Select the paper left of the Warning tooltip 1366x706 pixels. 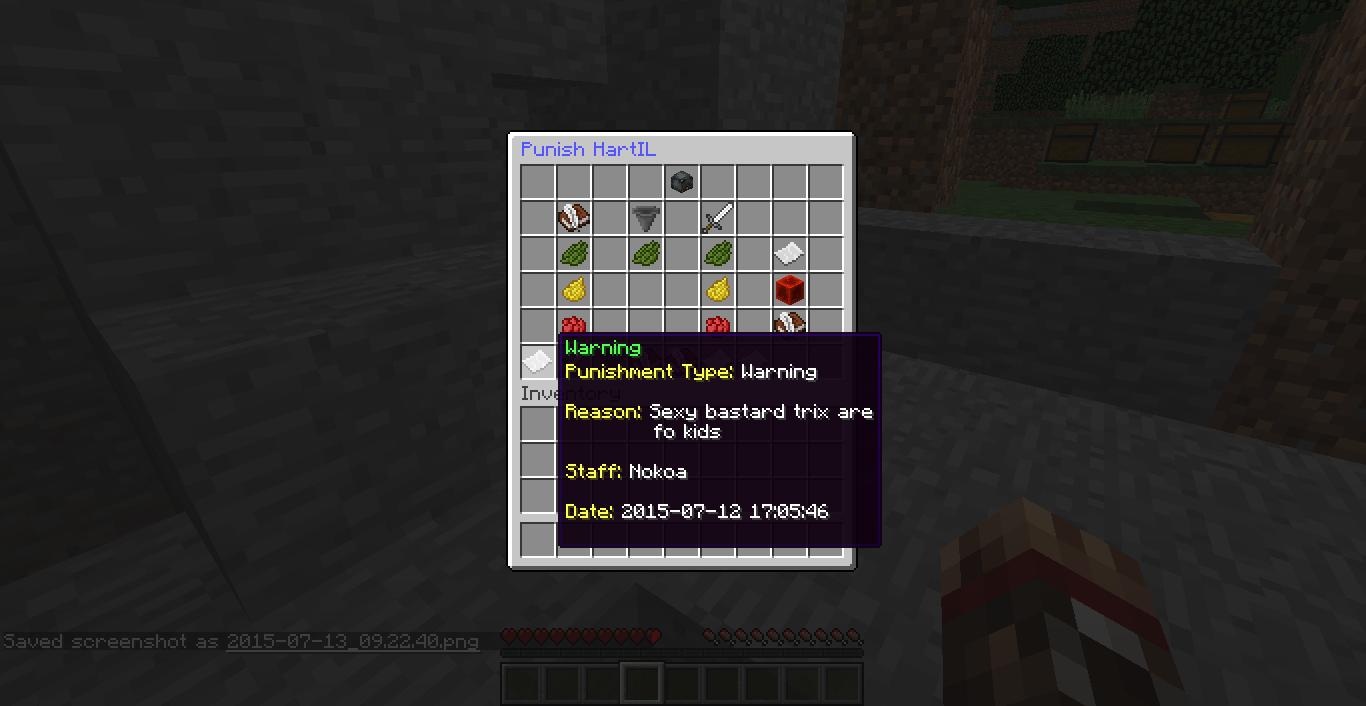[537, 360]
